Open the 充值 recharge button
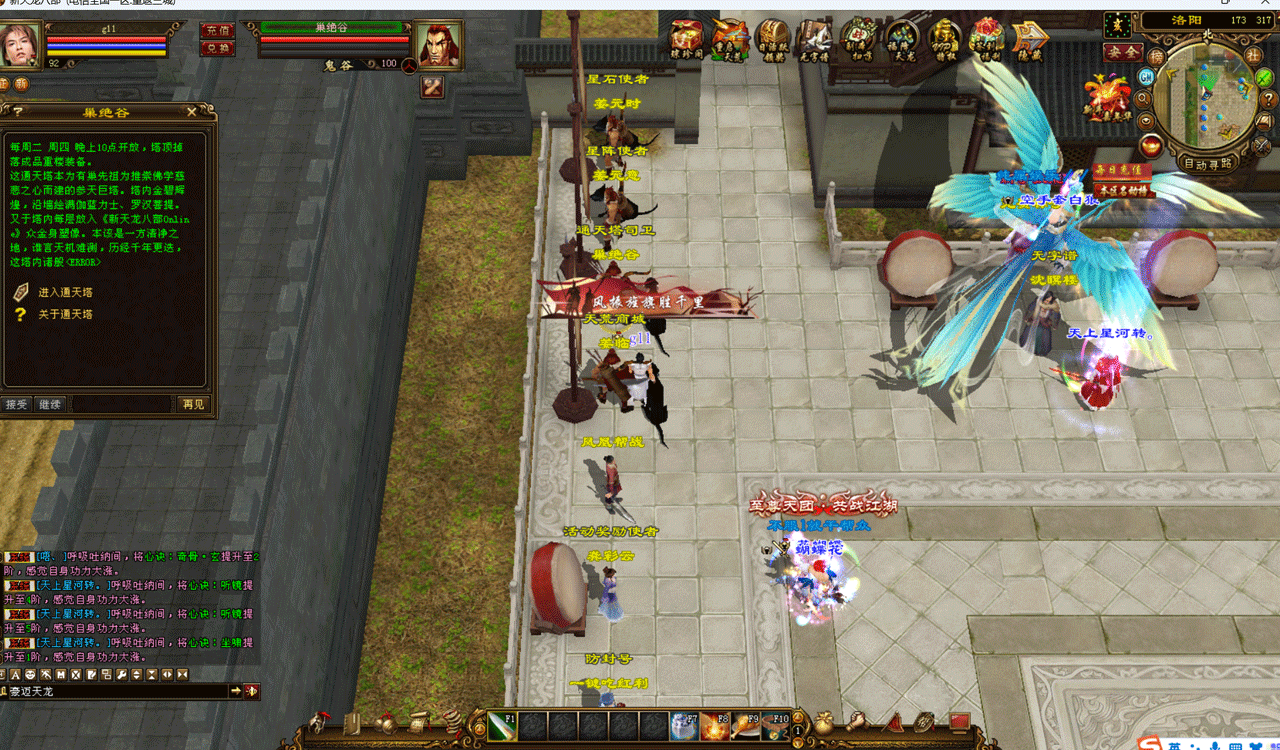 pos(216,31)
